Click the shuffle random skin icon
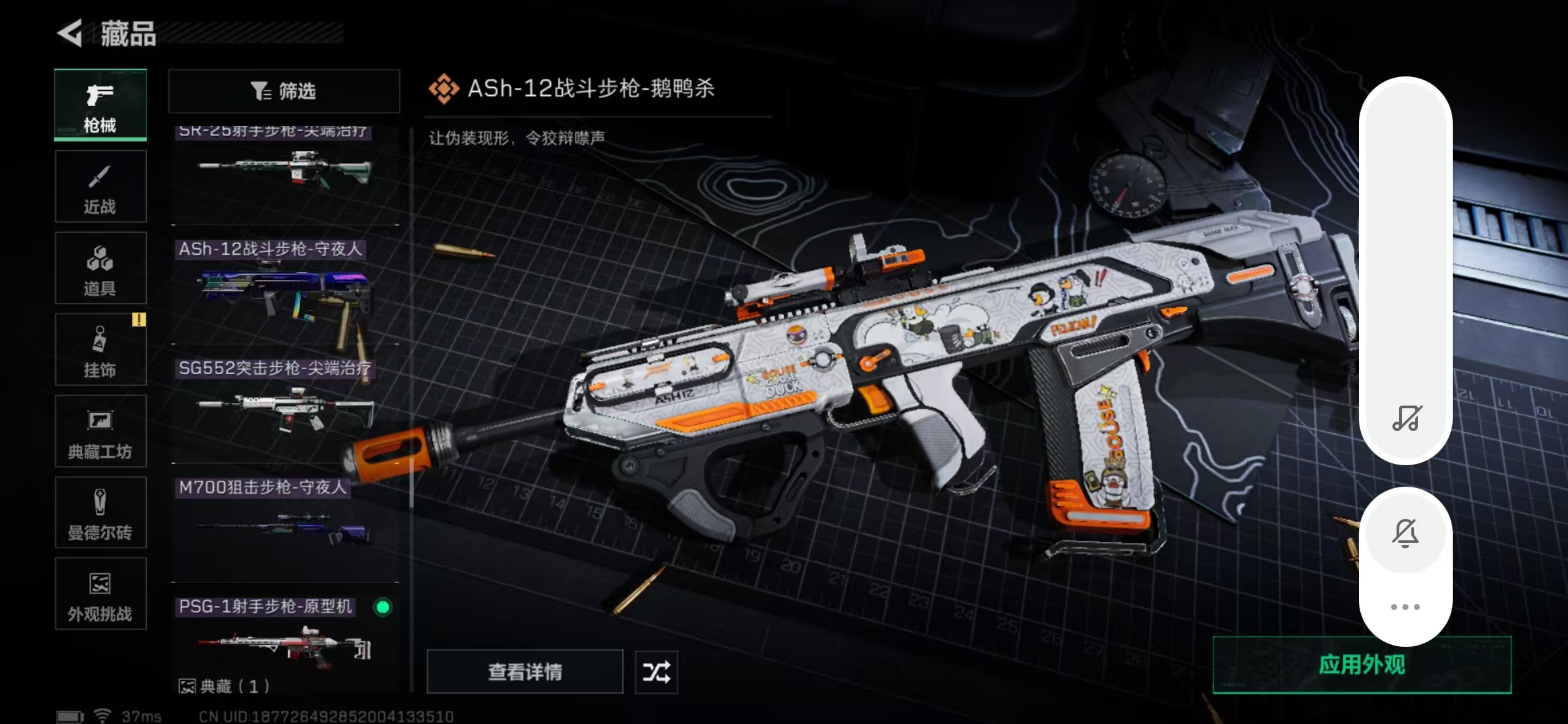This screenshot has width=1568, height=724. click(656, 671)
